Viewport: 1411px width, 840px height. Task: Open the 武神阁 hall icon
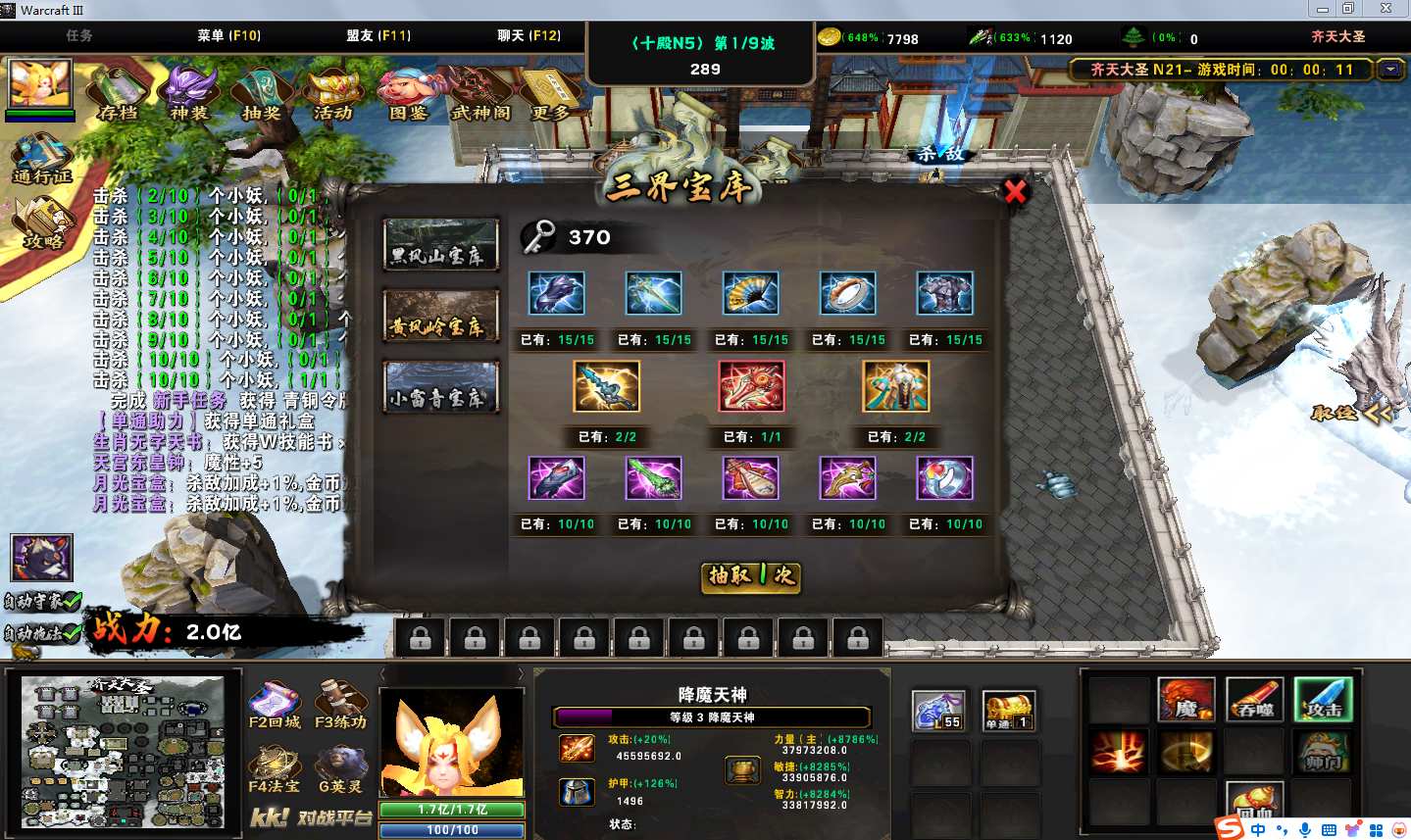tap(480, 92)
